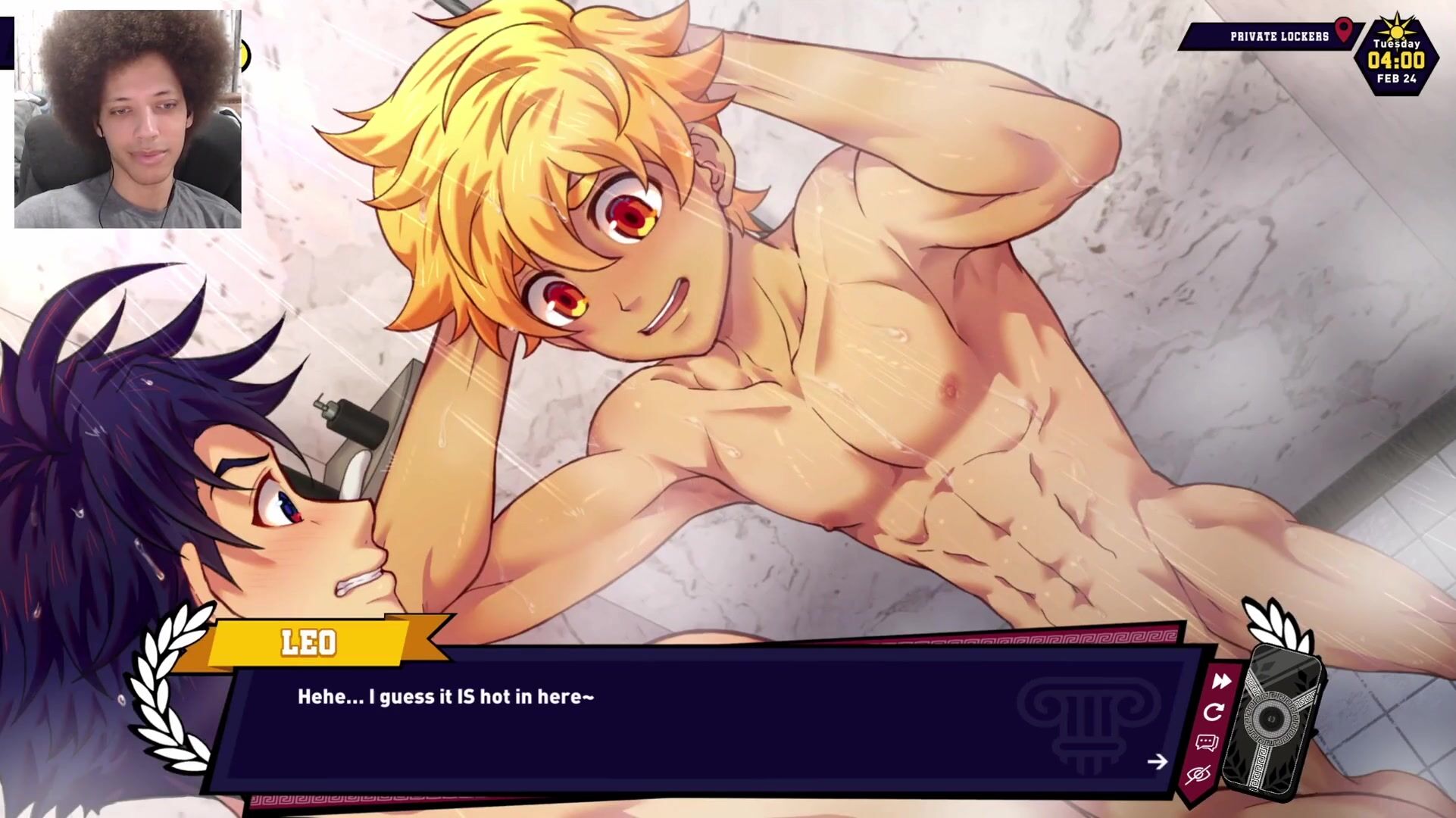Advance dialogue with the arrow button

(x=1157, y=761)
